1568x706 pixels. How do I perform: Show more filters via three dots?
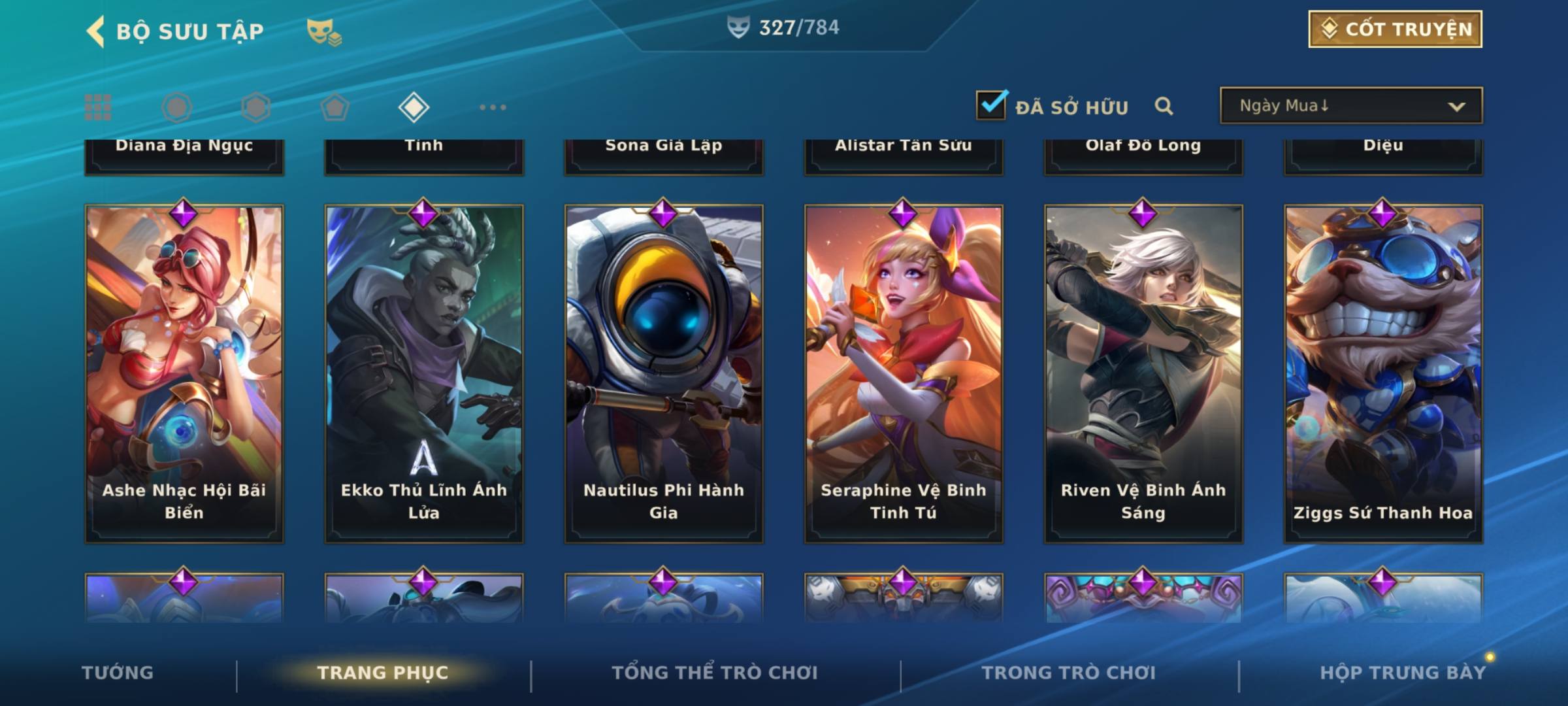click(493, 107)
